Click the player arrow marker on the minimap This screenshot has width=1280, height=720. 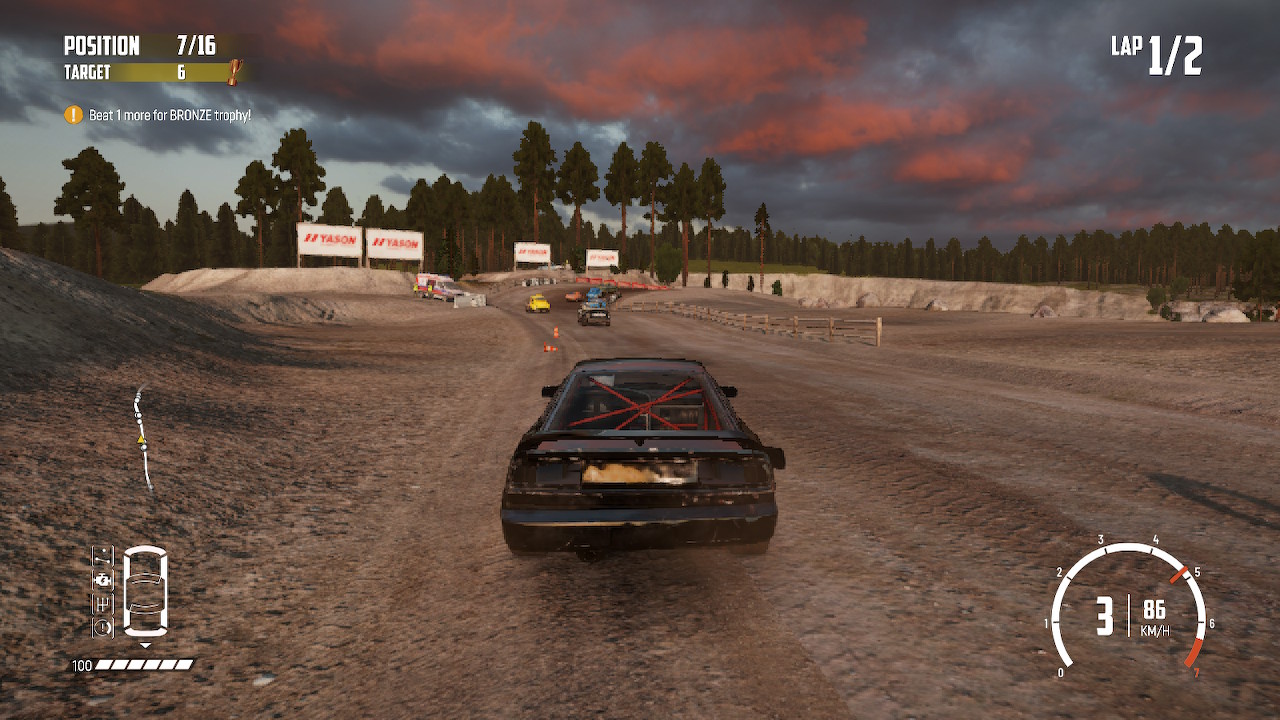(139, 439)
